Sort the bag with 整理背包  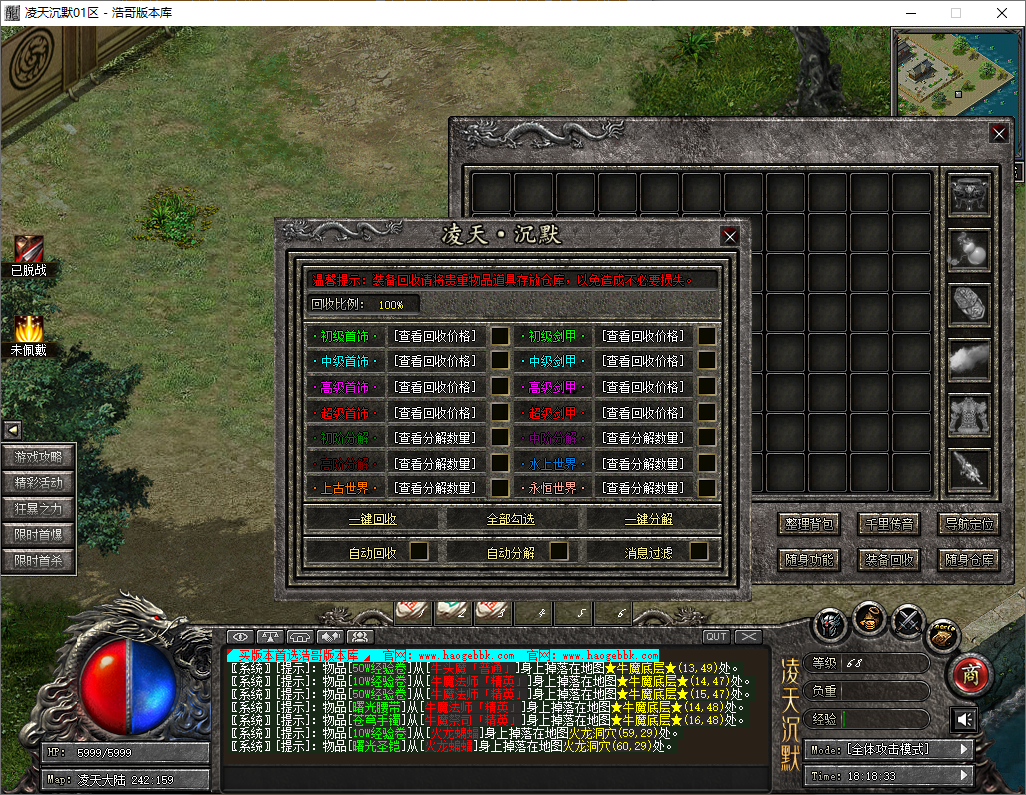(x=808, y=524)
